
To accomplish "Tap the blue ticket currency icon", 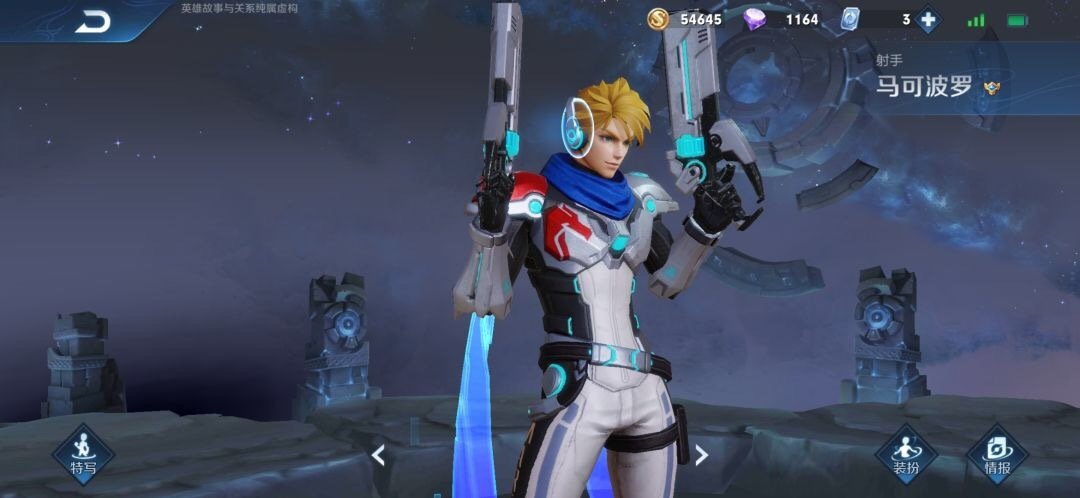I will 851,19.
